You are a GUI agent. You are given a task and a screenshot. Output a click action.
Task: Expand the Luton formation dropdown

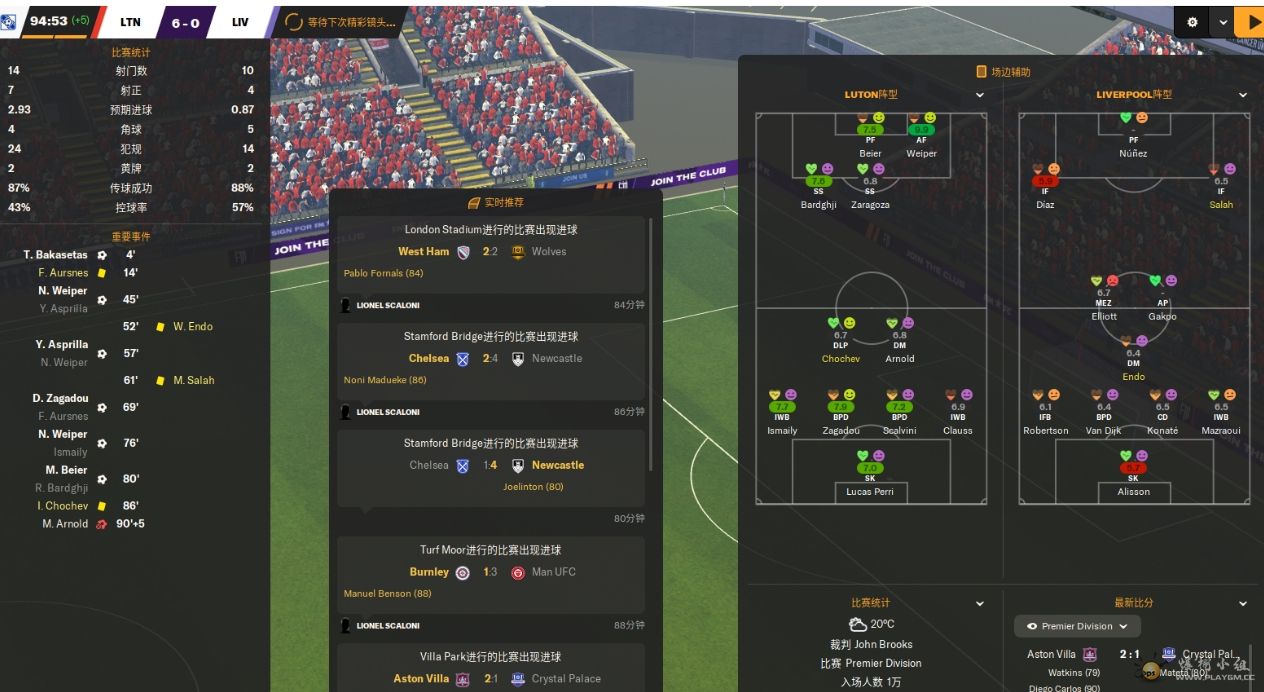pyautogui.click(x=980, y=95)
